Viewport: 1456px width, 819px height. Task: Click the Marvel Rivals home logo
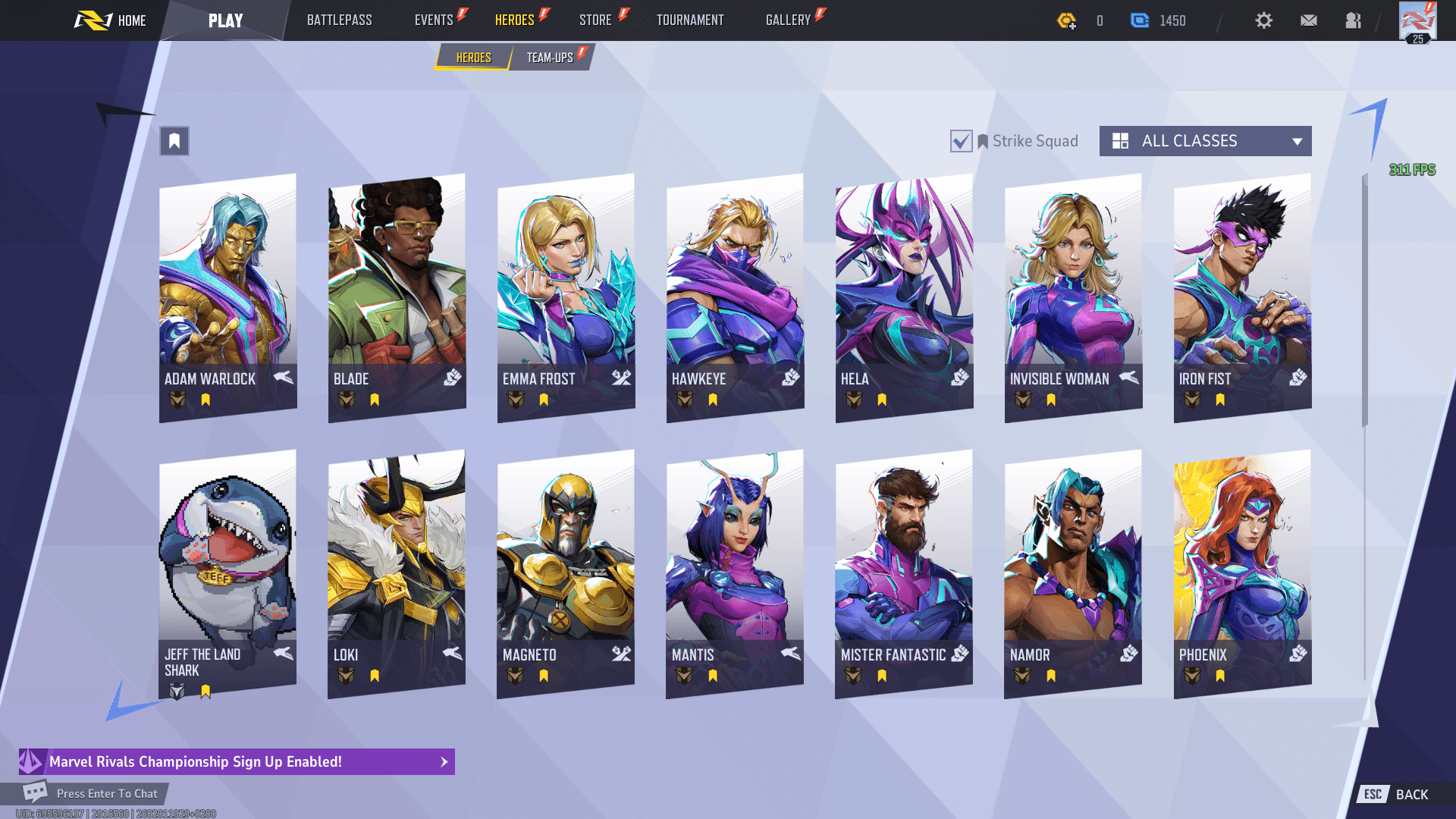click(x=95, y=20)
